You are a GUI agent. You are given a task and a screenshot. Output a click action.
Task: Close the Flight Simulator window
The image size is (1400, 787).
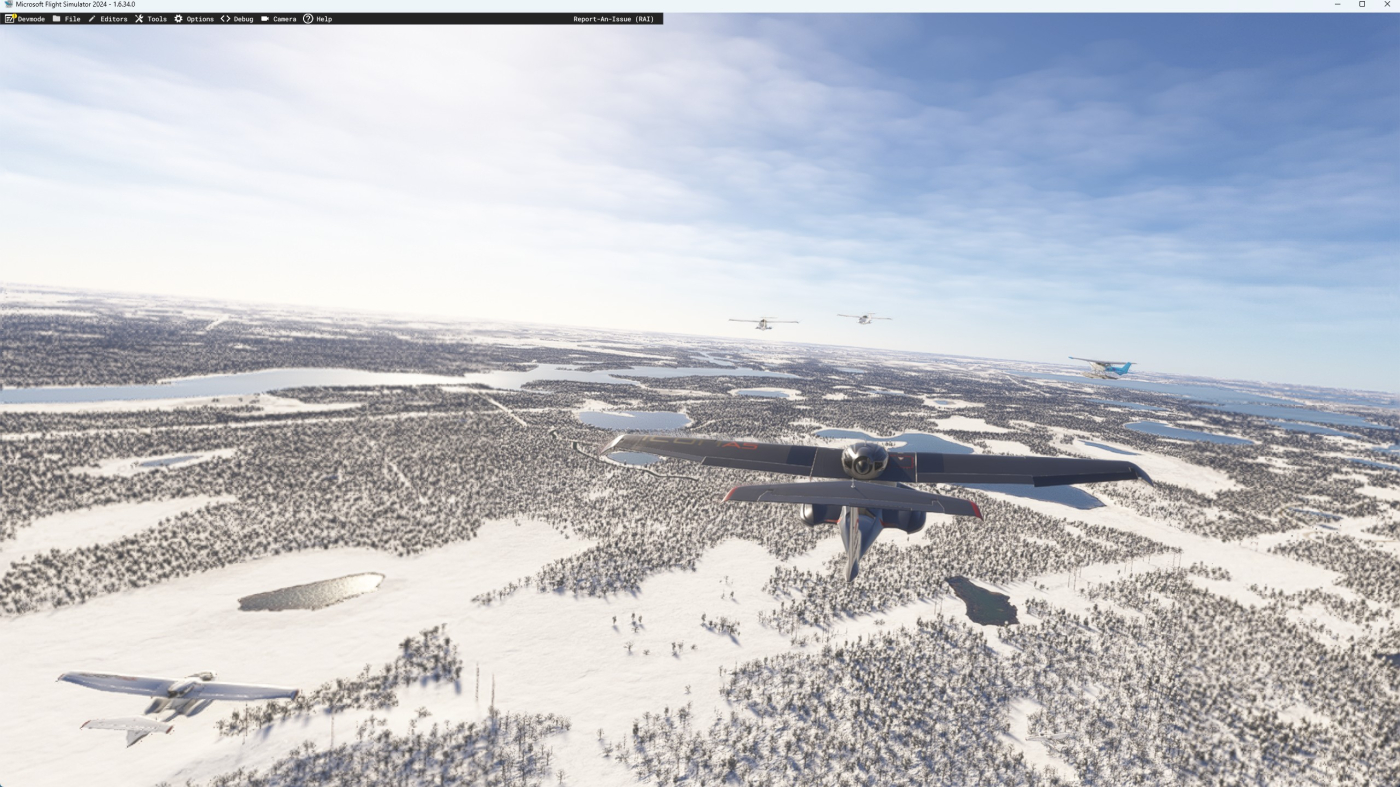tap(1386, 5)
